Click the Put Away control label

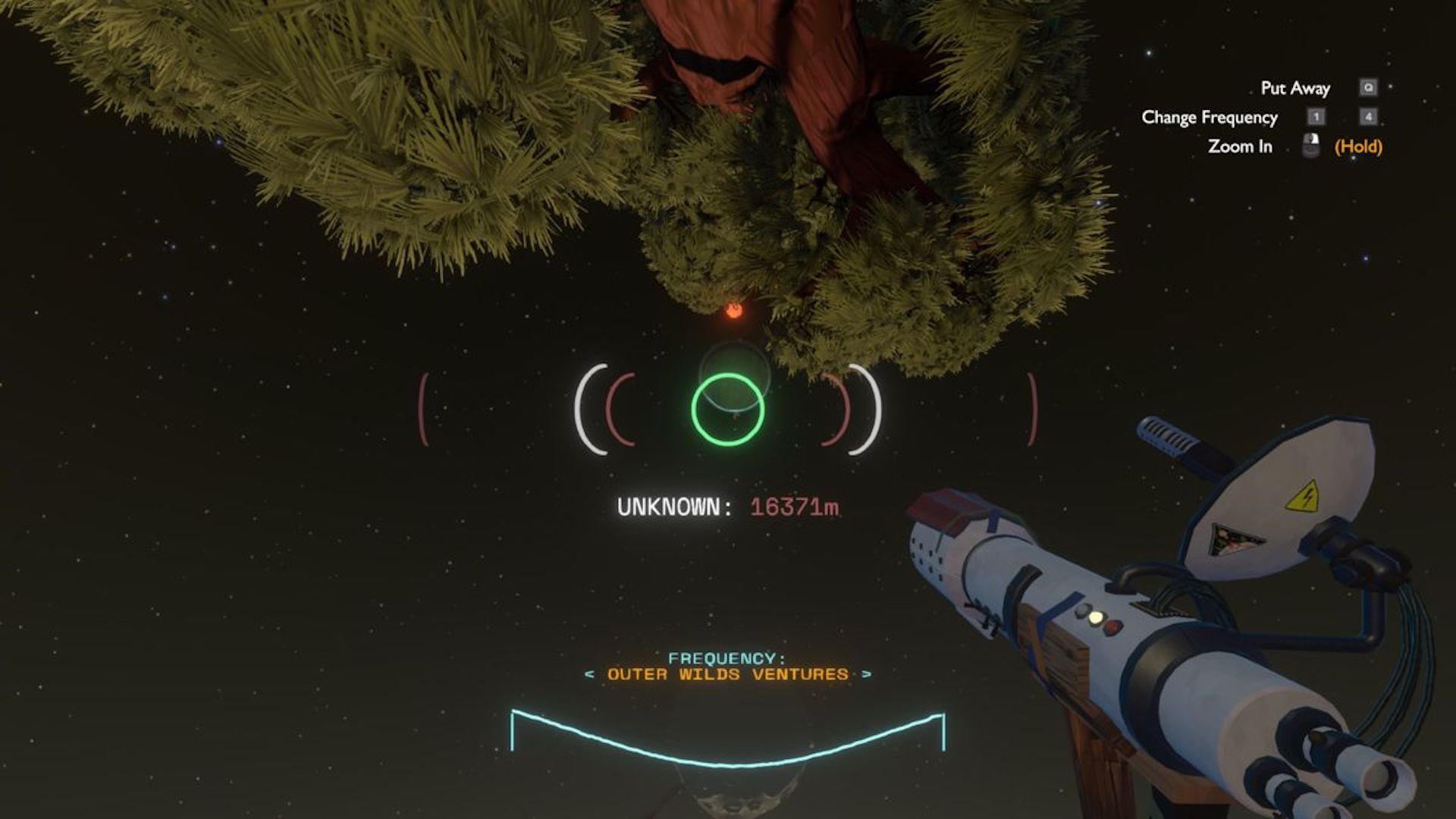(x=1295, y=87)
